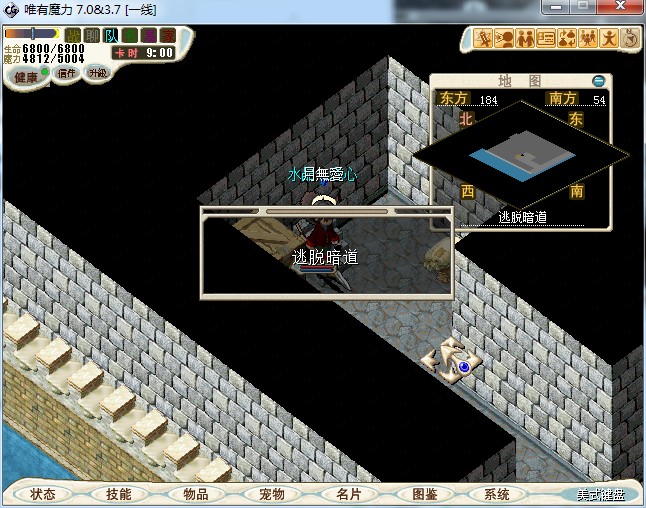The height and width of the screenshot is (508, 646).
Task: Open the 信件 mail button
Action: [66, 73]
